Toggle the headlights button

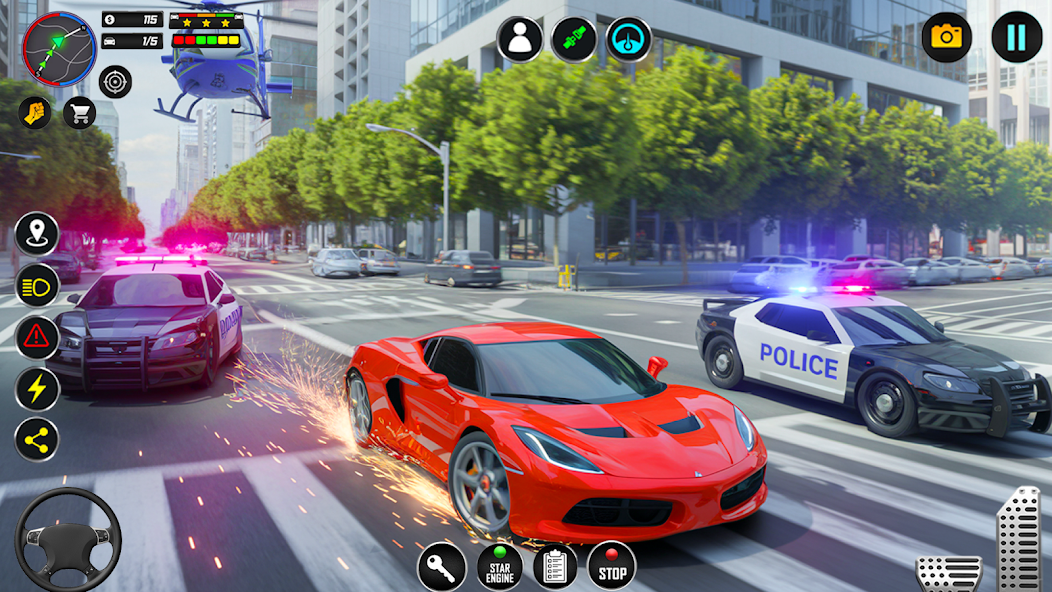(x=37, y=285)
